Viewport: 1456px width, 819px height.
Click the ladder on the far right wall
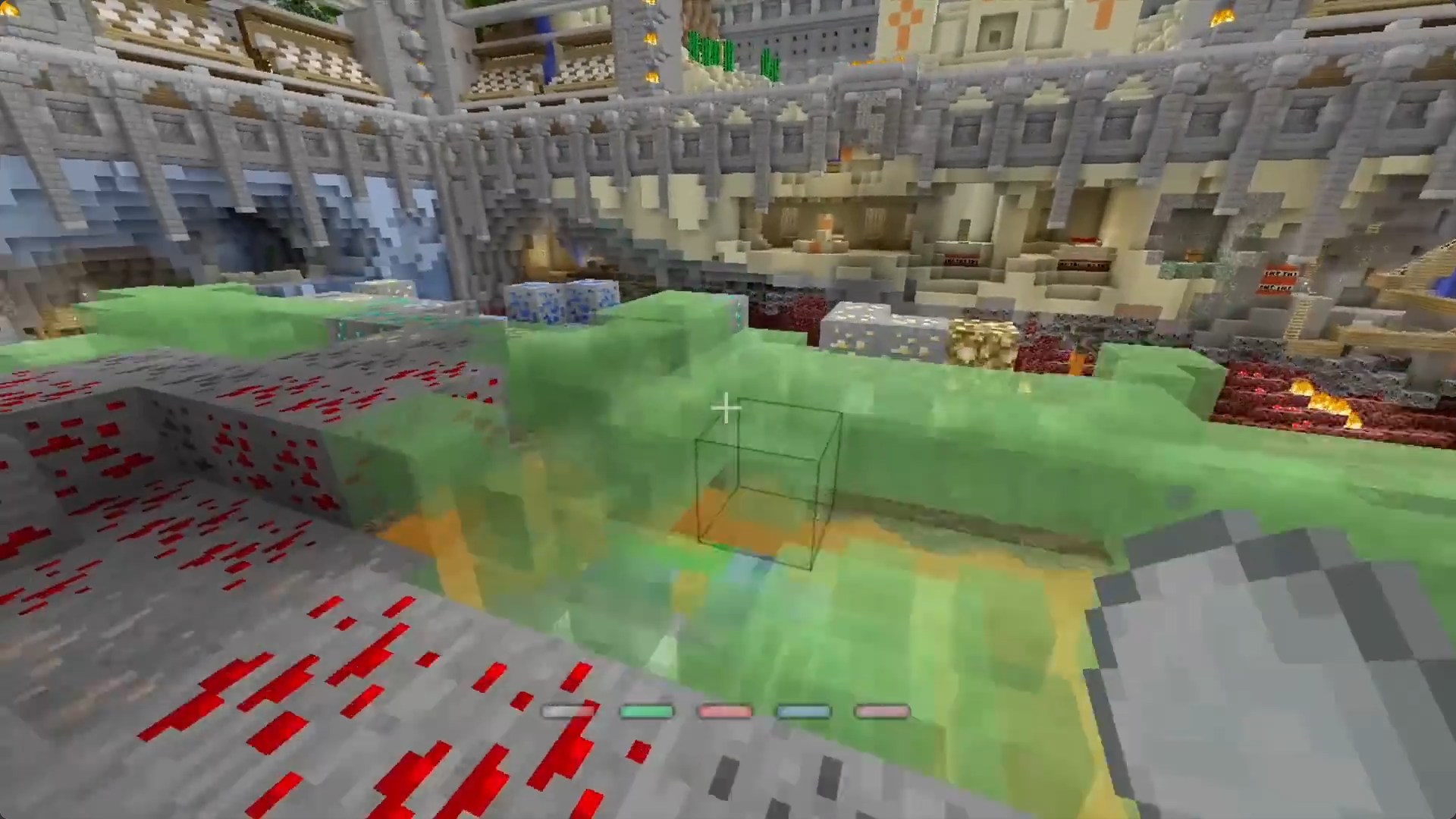point(1298,318)
